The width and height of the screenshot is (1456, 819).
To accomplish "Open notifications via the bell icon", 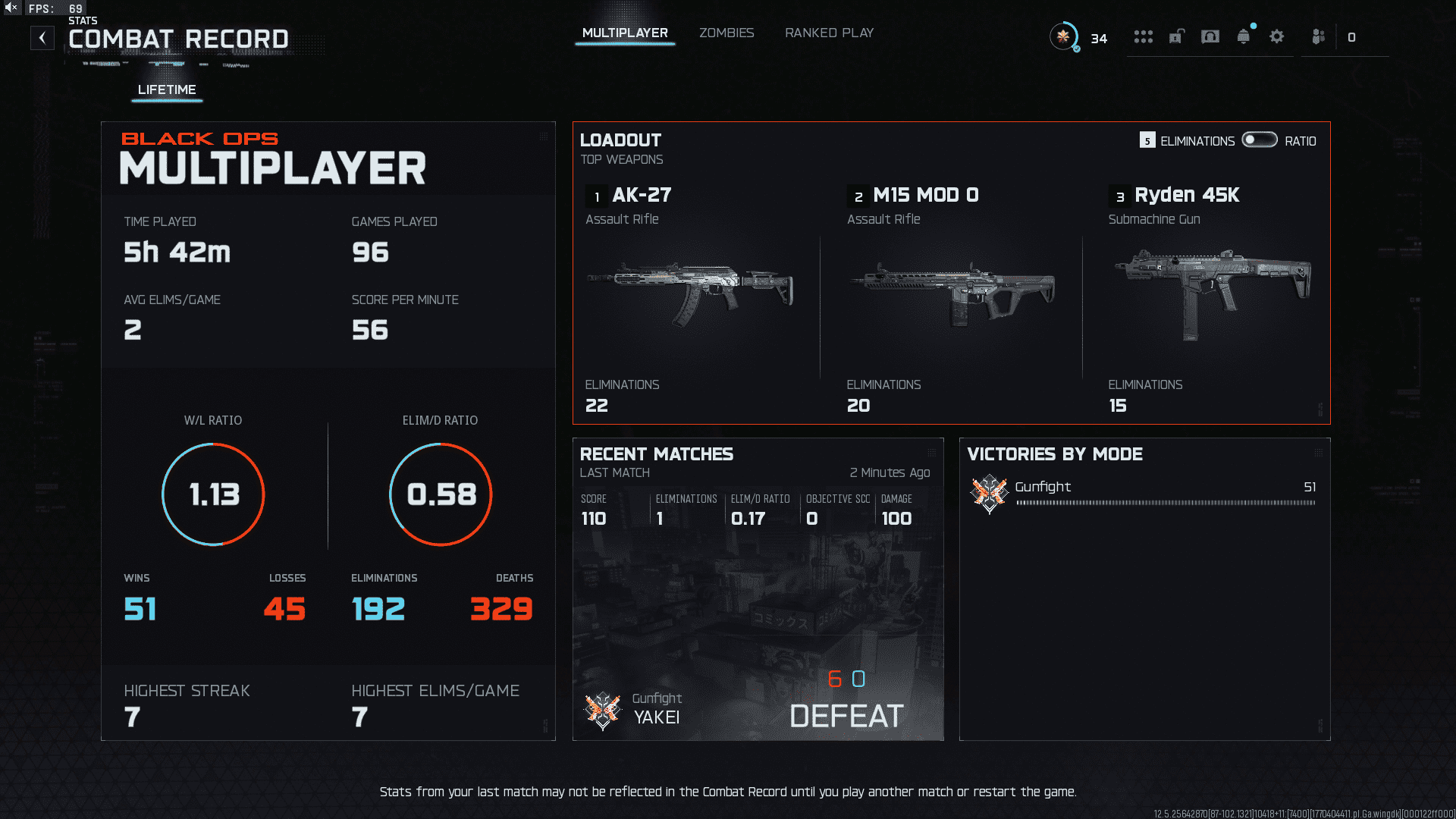I will (x=1244, y=36).
